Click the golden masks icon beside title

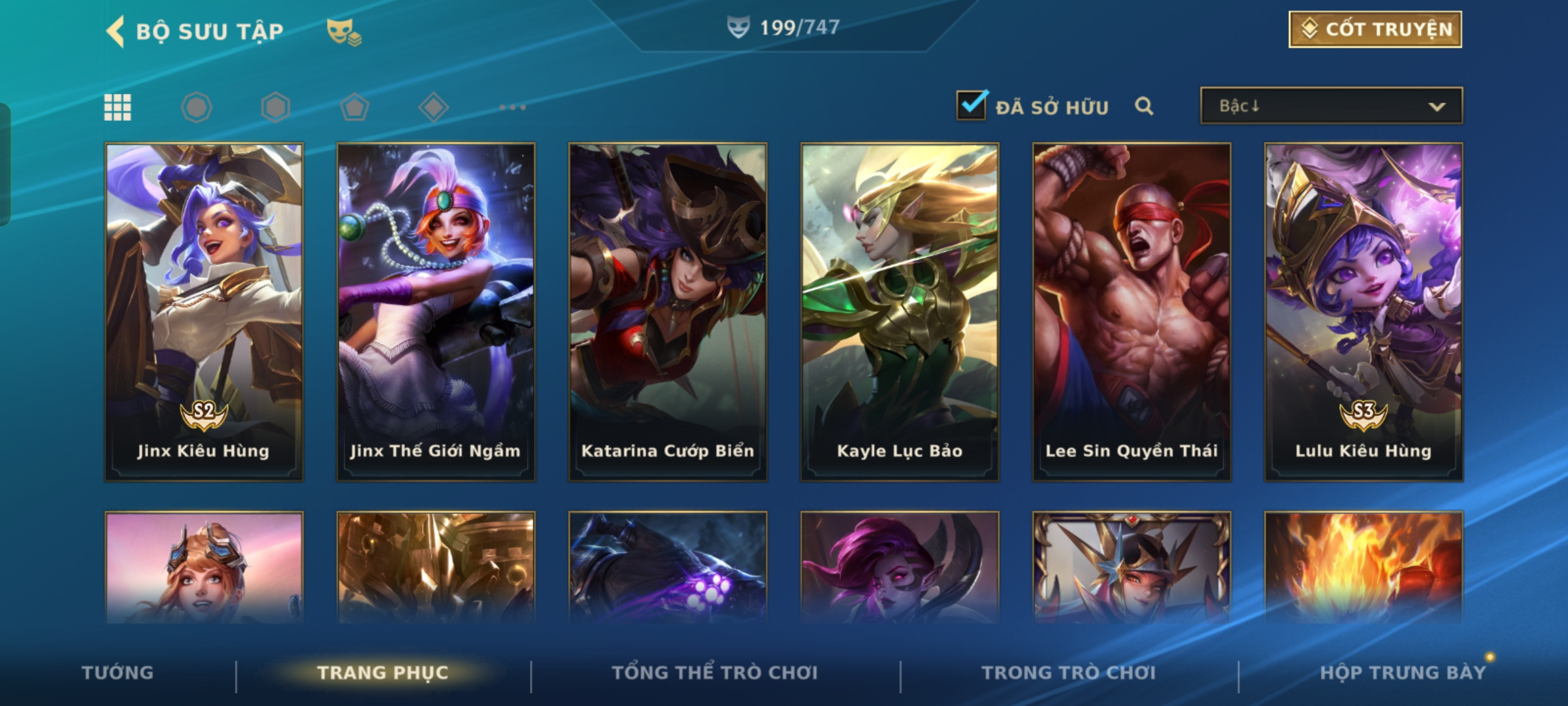pos(344,31)
